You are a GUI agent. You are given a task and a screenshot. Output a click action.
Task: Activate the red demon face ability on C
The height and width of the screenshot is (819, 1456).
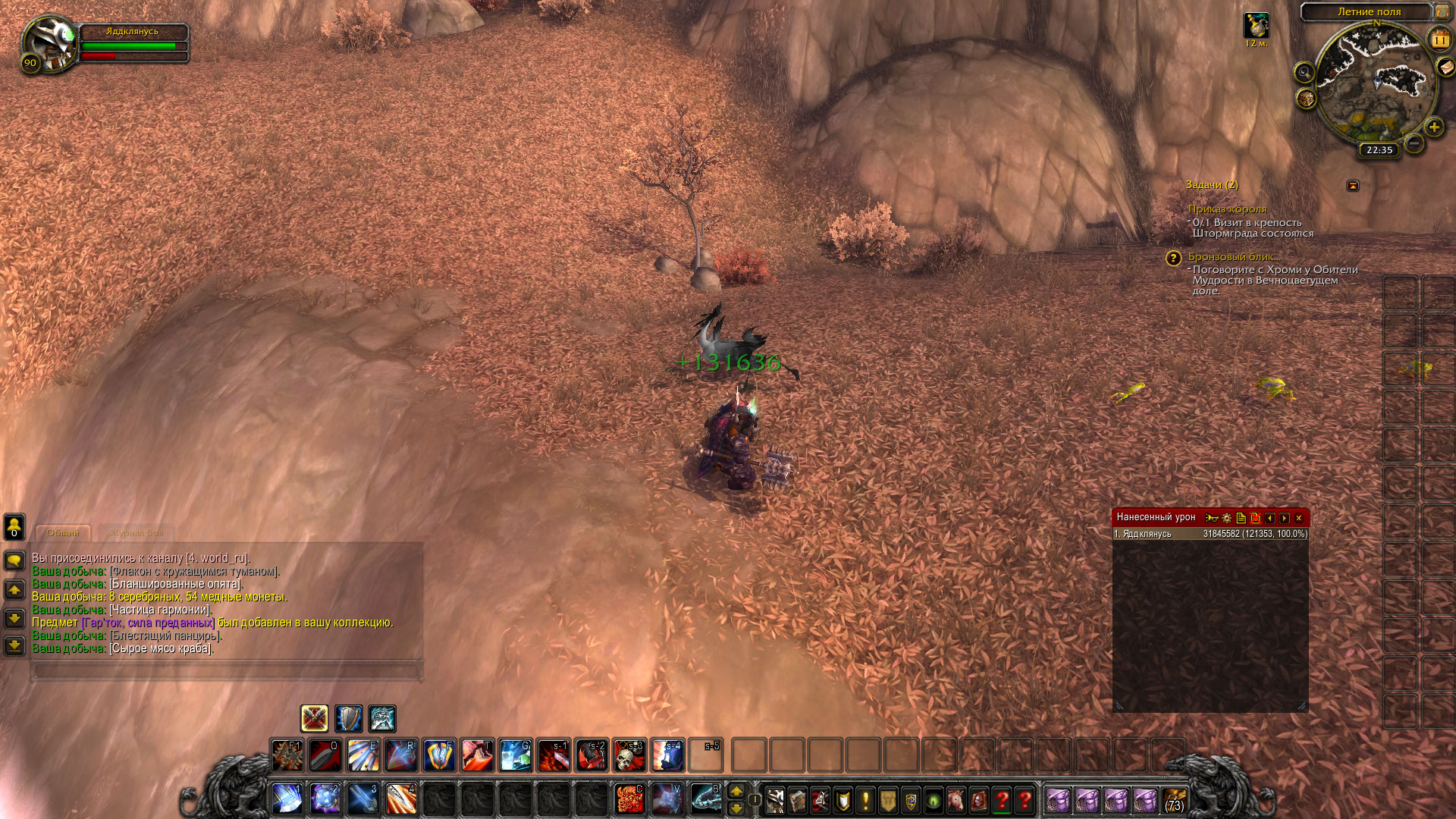(x=629, y=799)
